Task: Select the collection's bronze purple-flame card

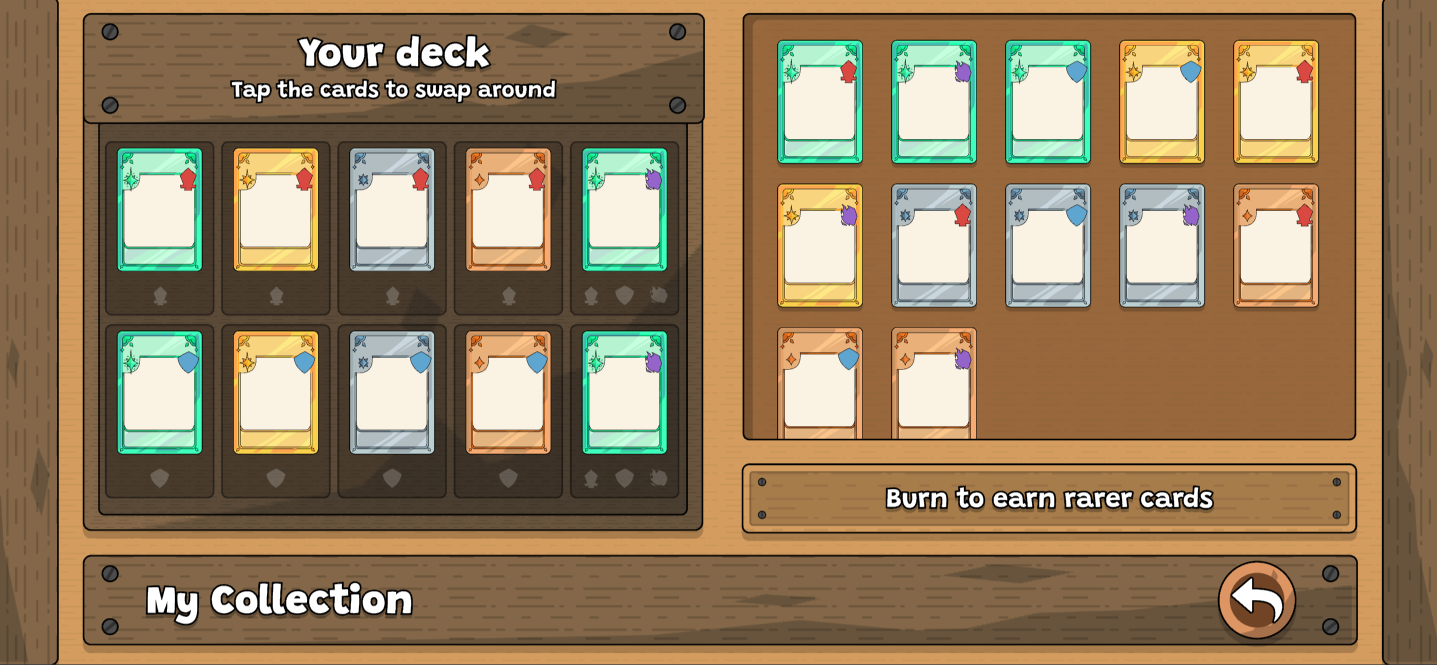Action: tap(934, 385)
